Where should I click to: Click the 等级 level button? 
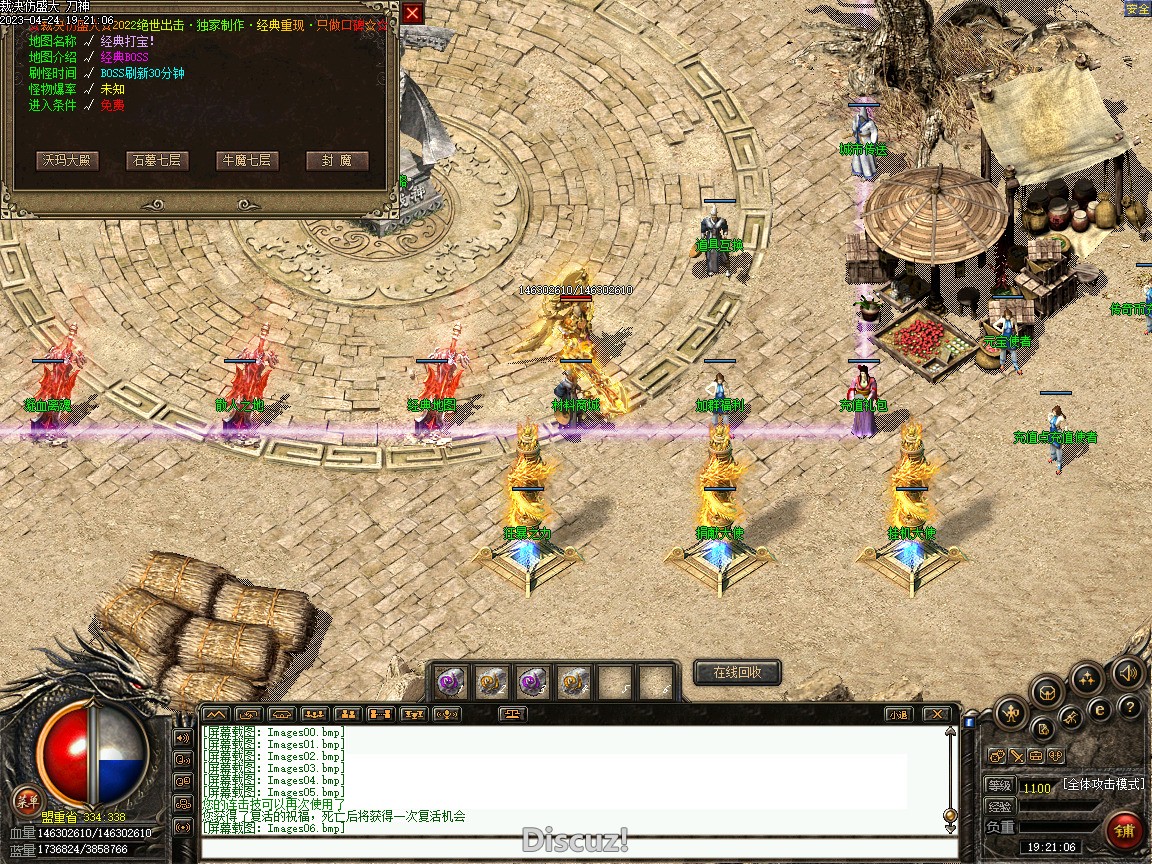1000,786
